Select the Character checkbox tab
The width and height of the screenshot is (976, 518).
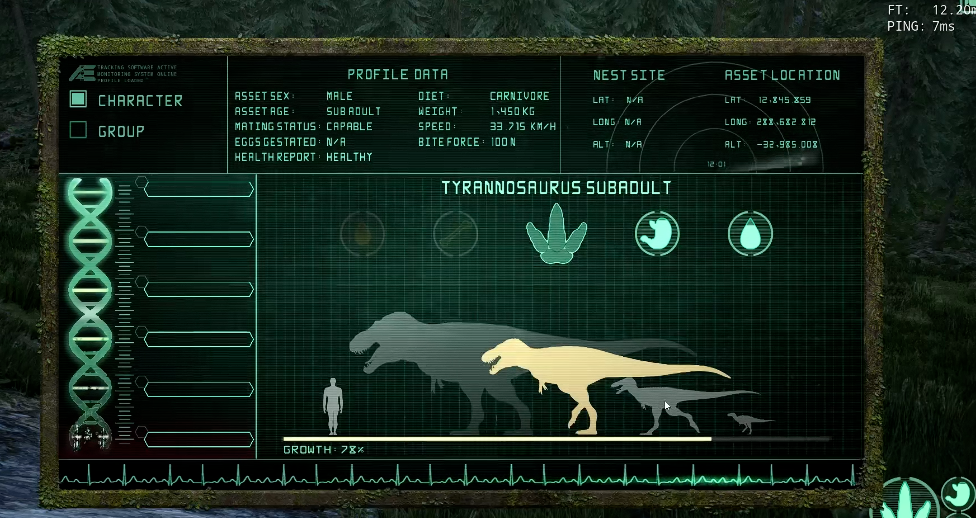(x=79, y=100)
